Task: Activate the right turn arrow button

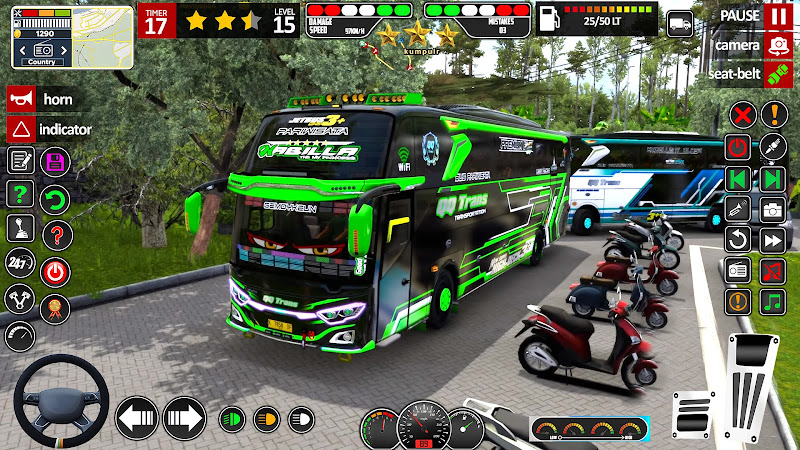Action: (x=184, y=417)
